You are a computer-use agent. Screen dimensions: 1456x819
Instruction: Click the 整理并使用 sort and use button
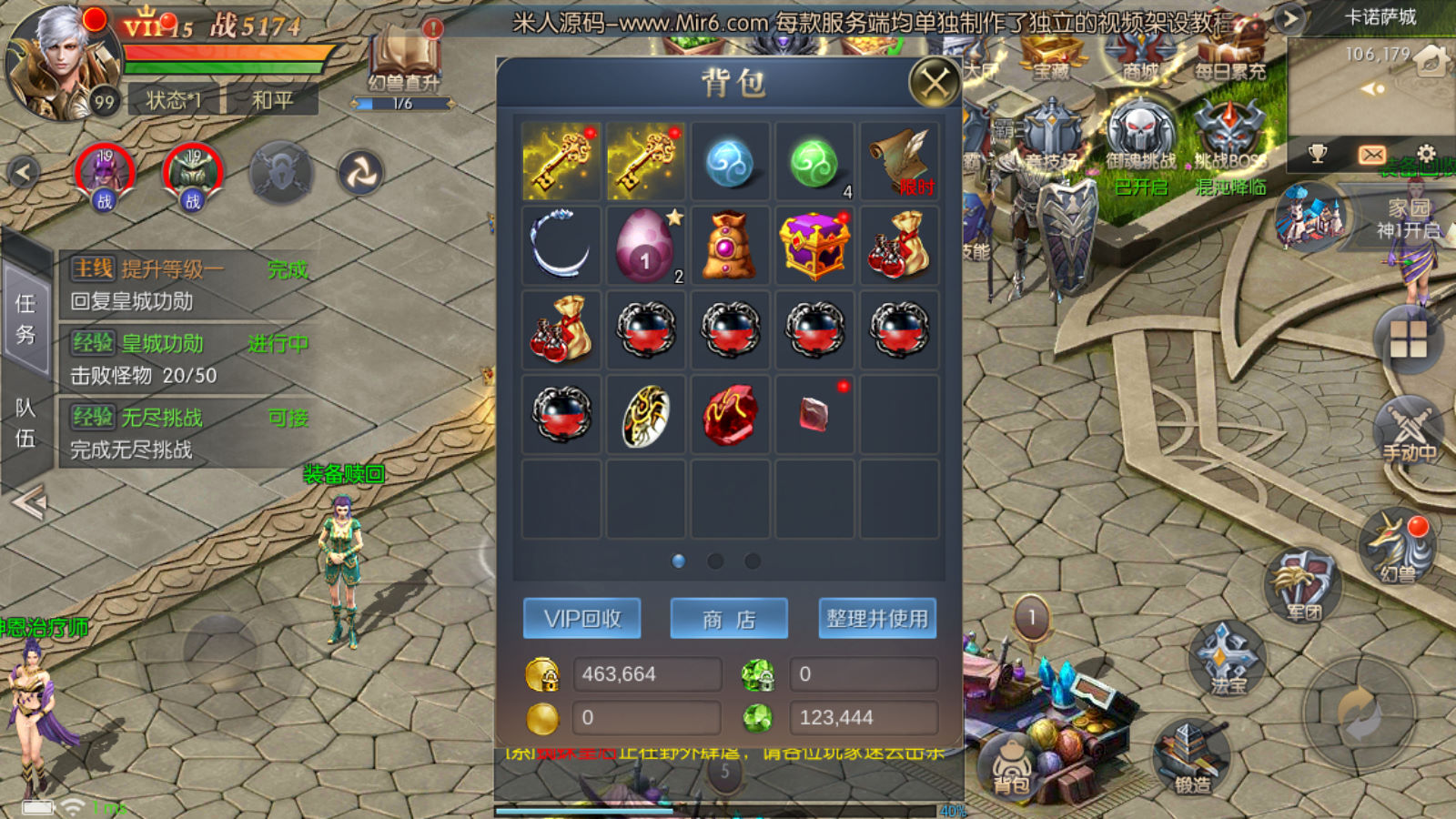coord(877,619)
